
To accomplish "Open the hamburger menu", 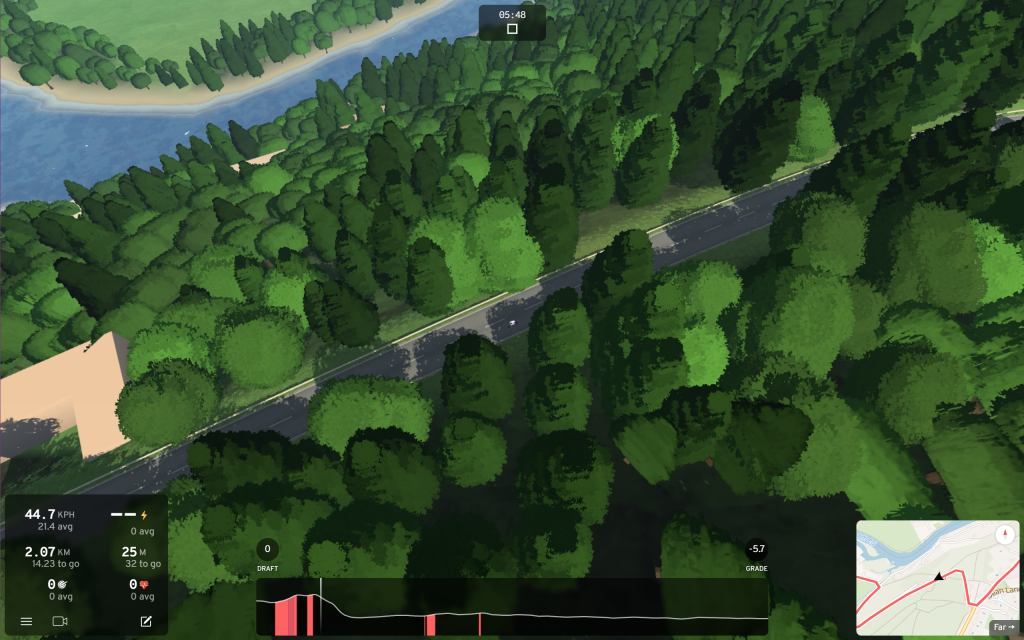I will tap(26, 622).
